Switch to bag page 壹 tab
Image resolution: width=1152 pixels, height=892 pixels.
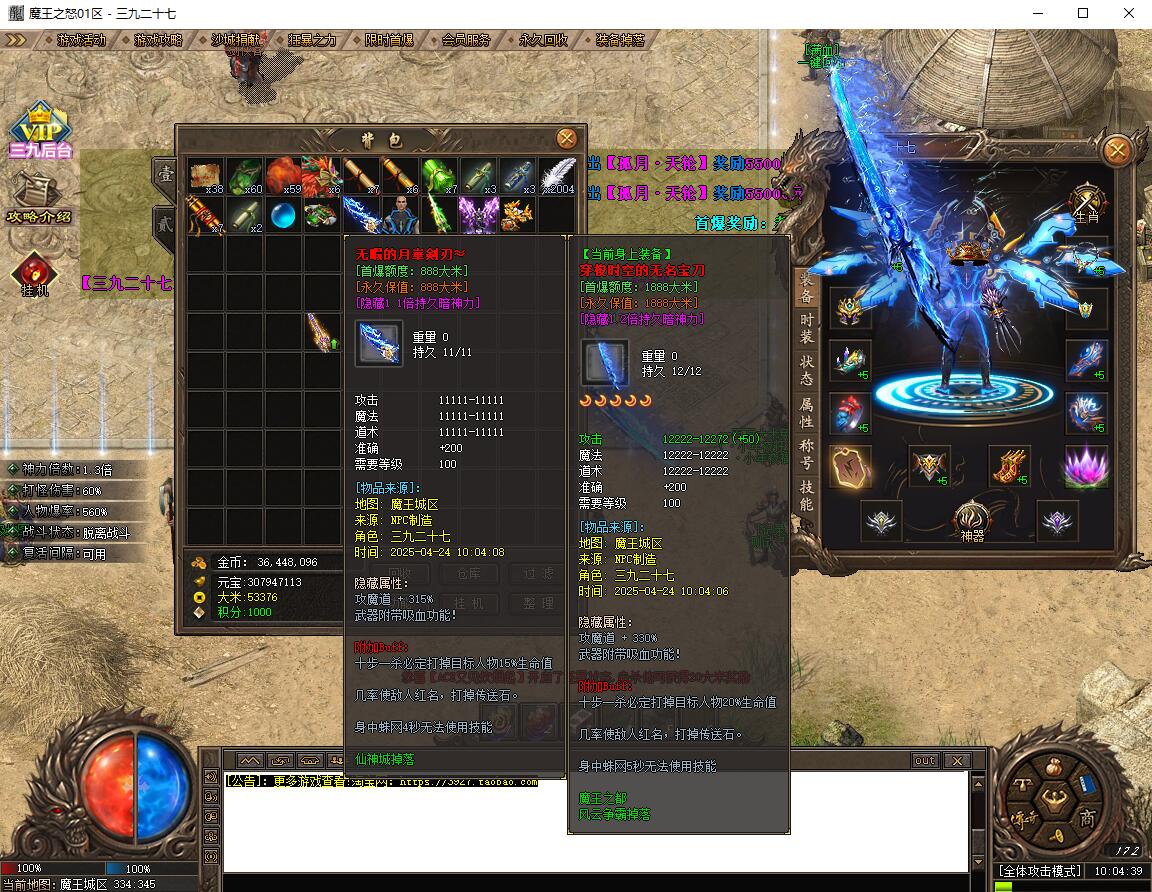click(x=165, y=172)
